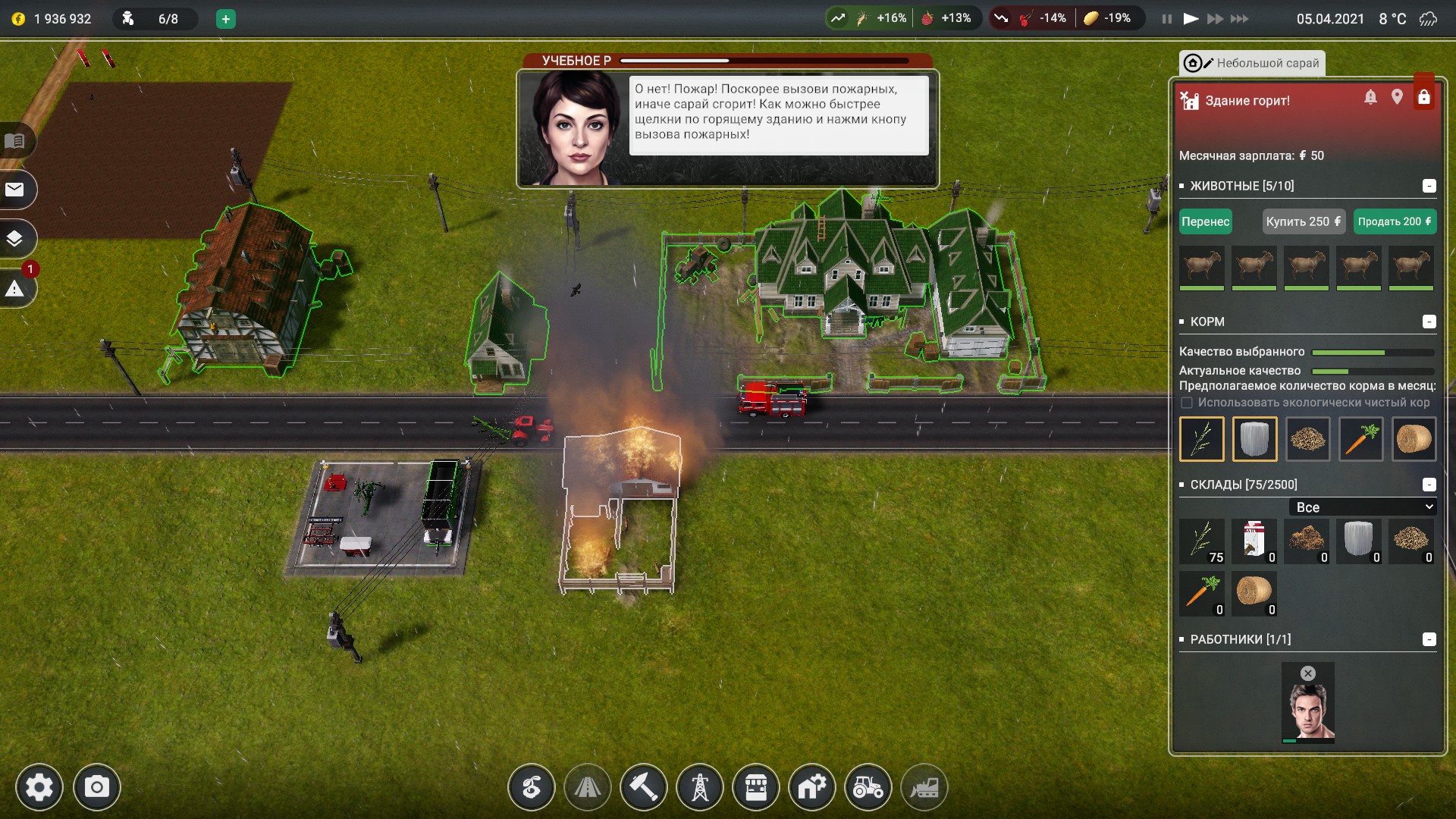Select the carrot feed type
This screenshot has height=819, width=1456.
(x=1360, y=439)
